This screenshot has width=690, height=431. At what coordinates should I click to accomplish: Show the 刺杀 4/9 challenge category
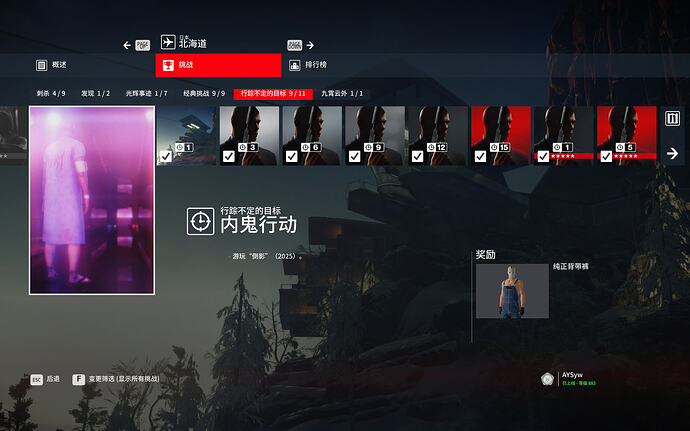[51, 93]
